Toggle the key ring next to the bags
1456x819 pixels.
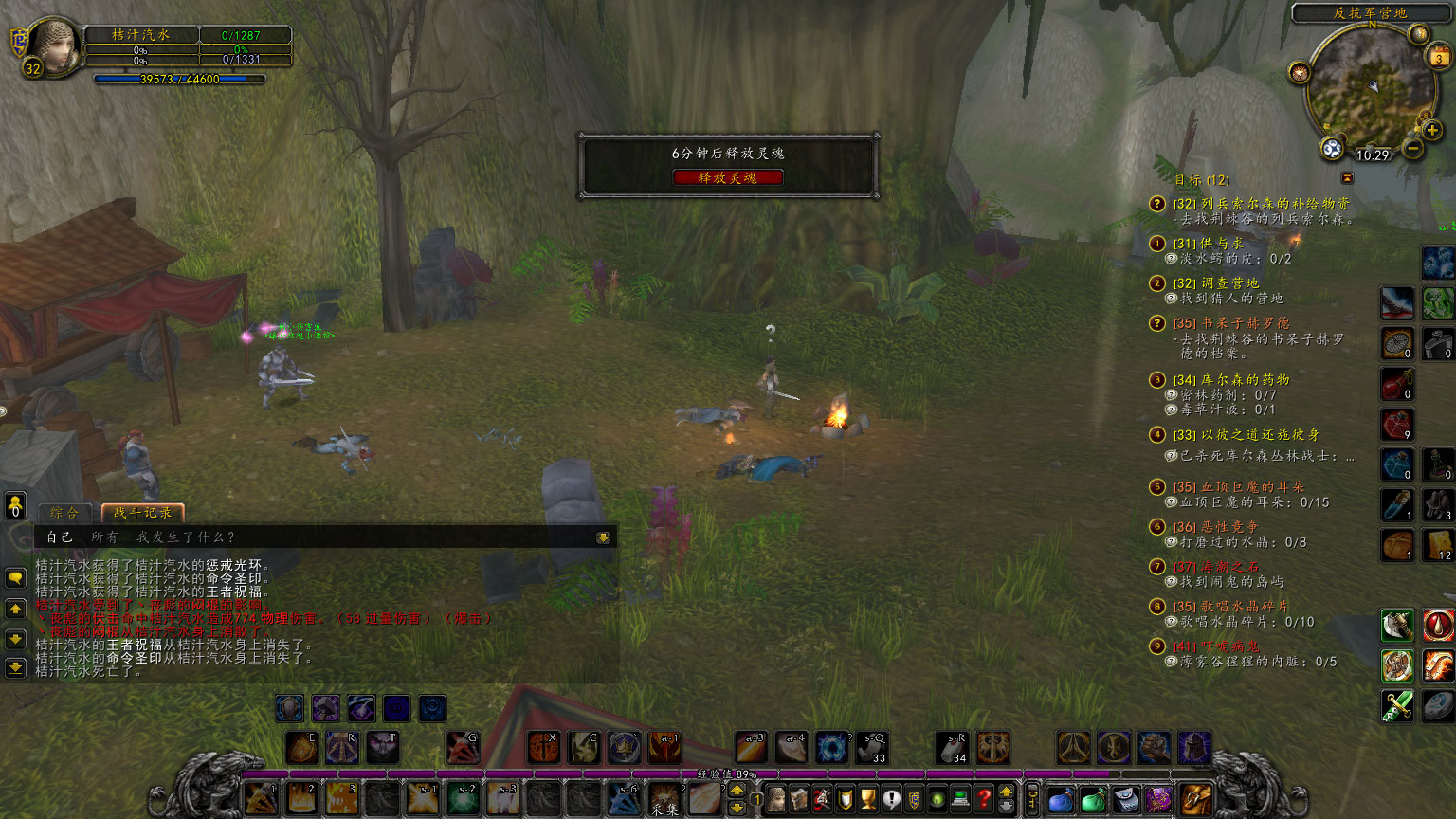pos(1034,799)
